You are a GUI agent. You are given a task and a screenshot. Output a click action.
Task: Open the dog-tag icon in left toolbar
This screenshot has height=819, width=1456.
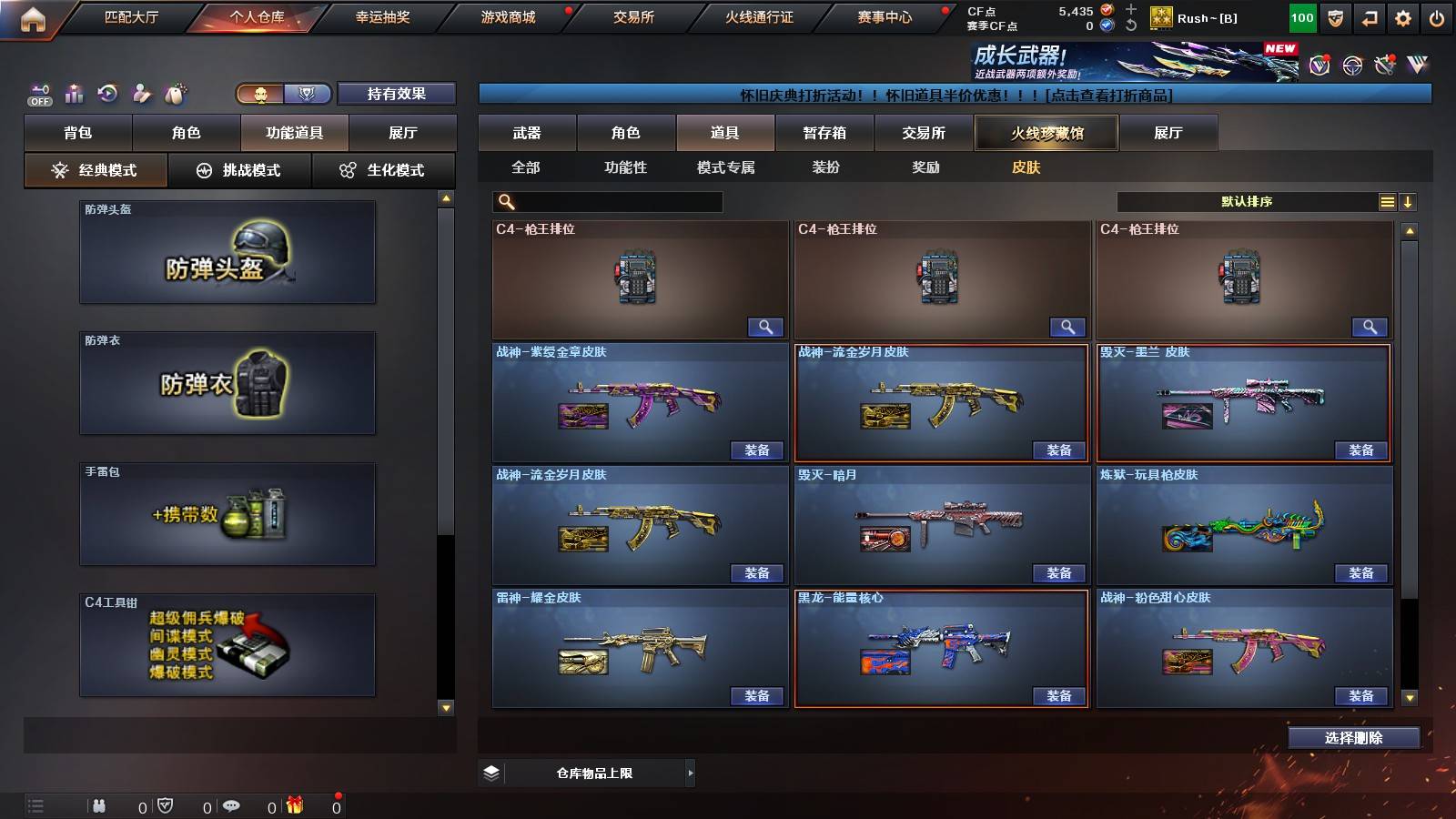coord(174,93)
